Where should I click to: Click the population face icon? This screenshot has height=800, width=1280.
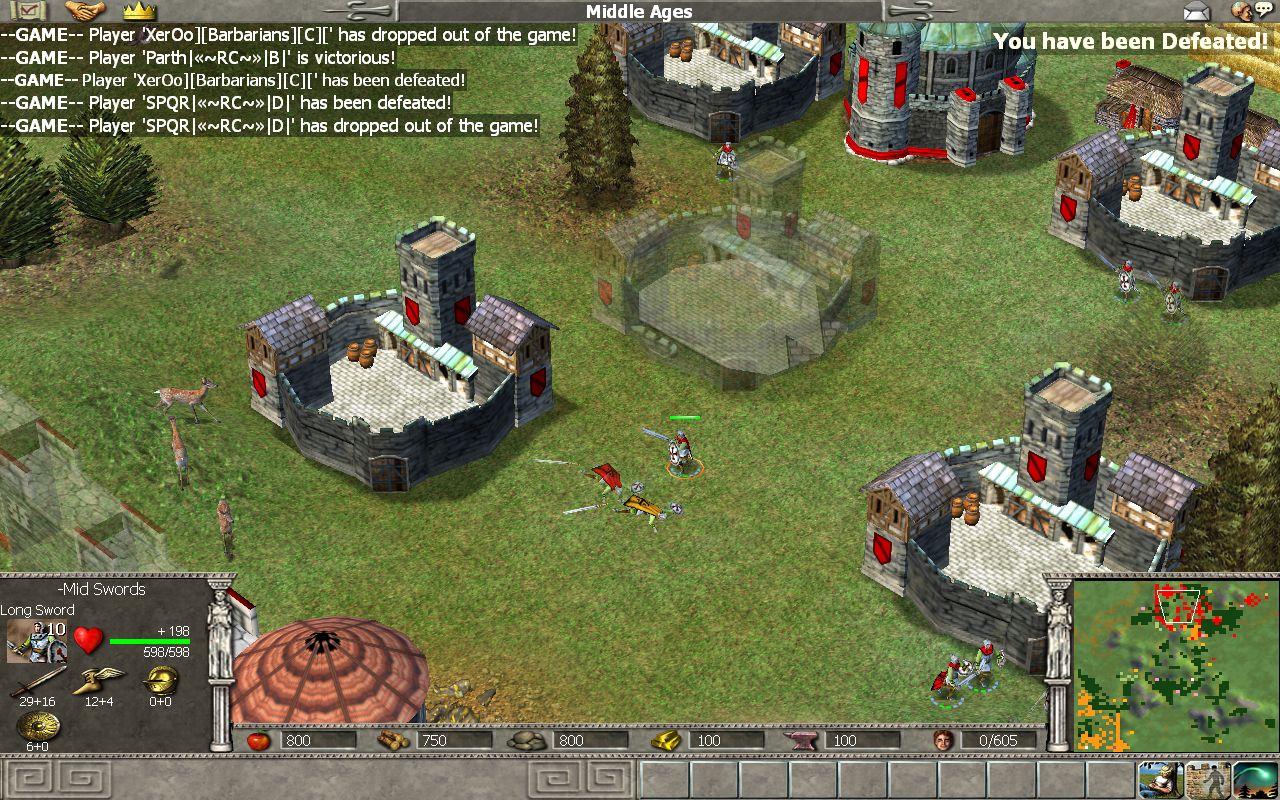pos(942,741)
